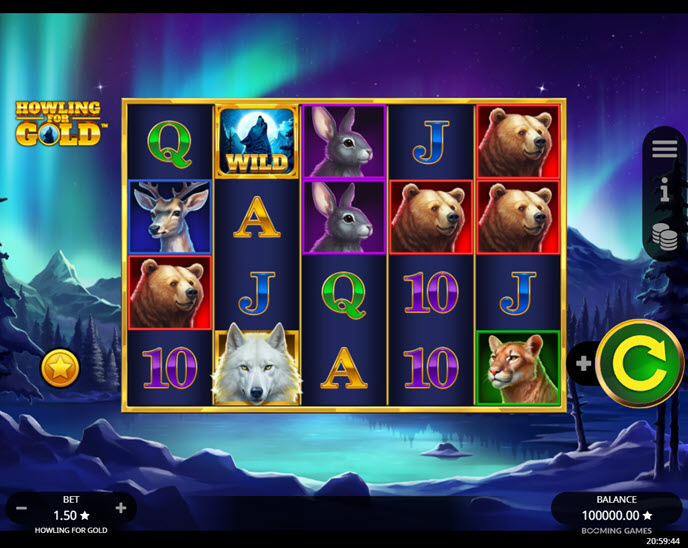
Task: Increase the bet with the plus button
Action: pyautogui.click(x=121, y=508)
